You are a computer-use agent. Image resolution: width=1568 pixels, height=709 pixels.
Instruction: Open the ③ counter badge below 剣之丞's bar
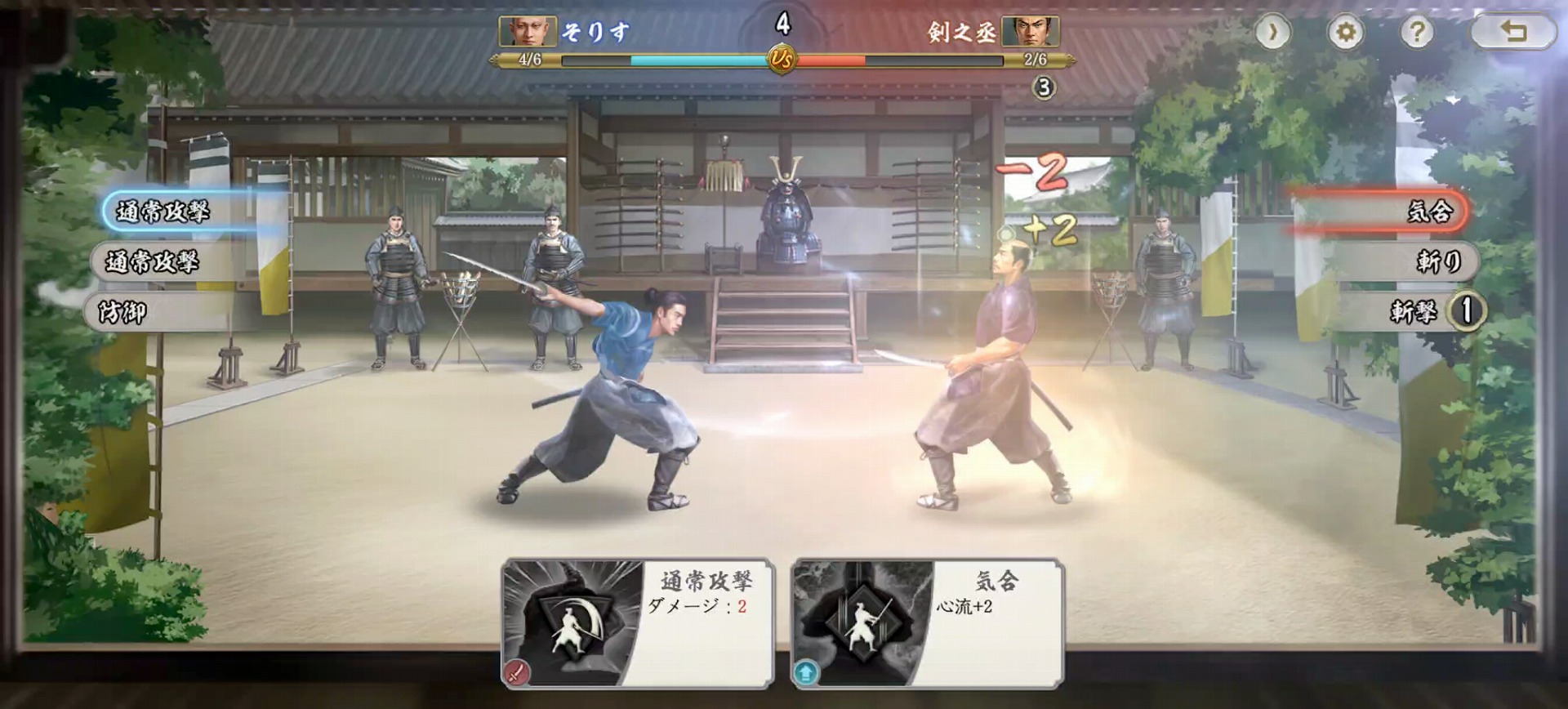1044,86
